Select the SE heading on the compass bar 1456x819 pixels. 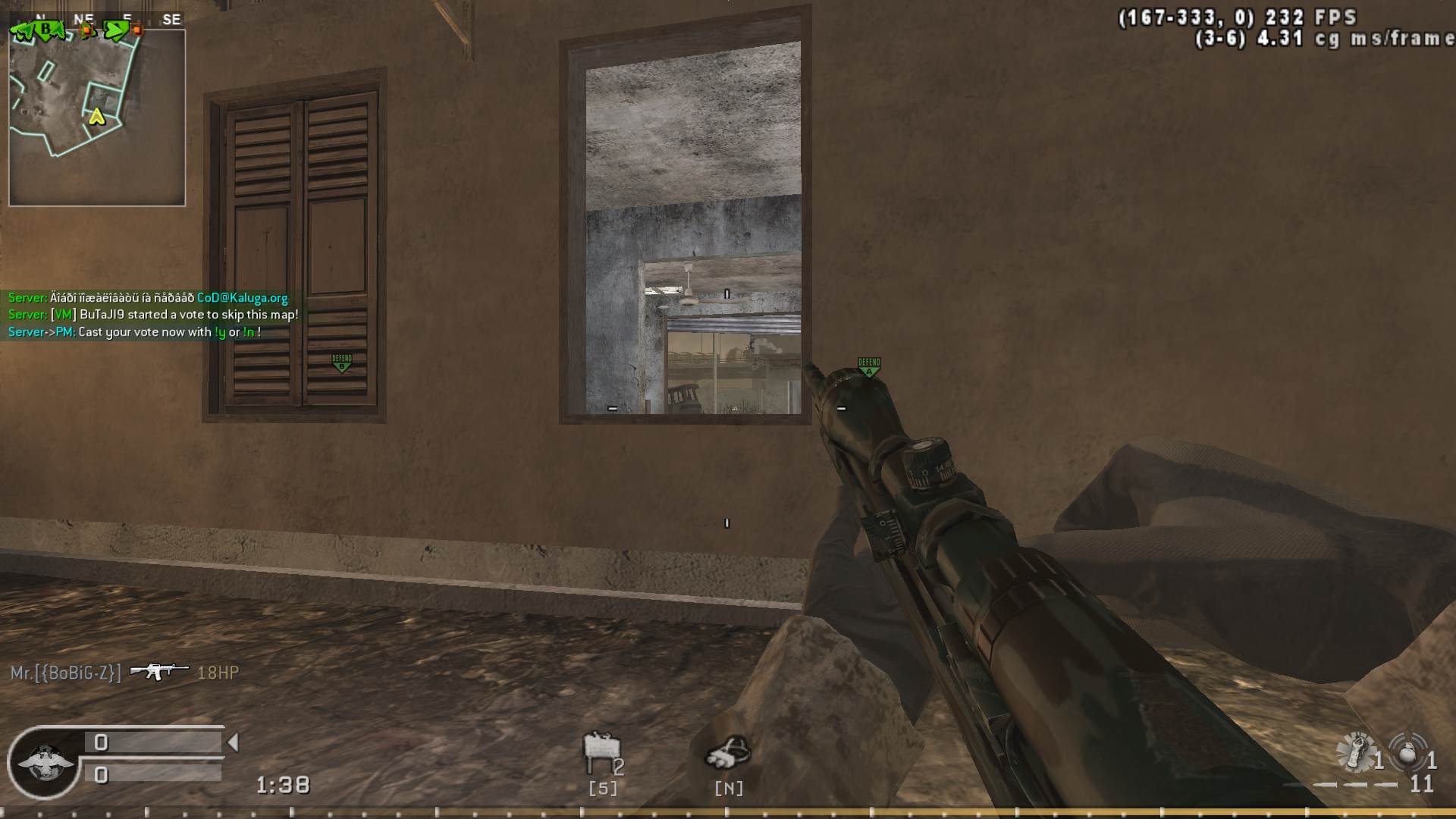point(171,17)
